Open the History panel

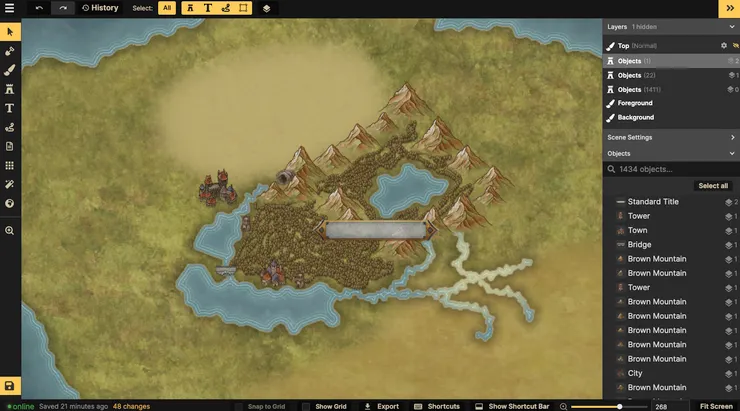100,8
